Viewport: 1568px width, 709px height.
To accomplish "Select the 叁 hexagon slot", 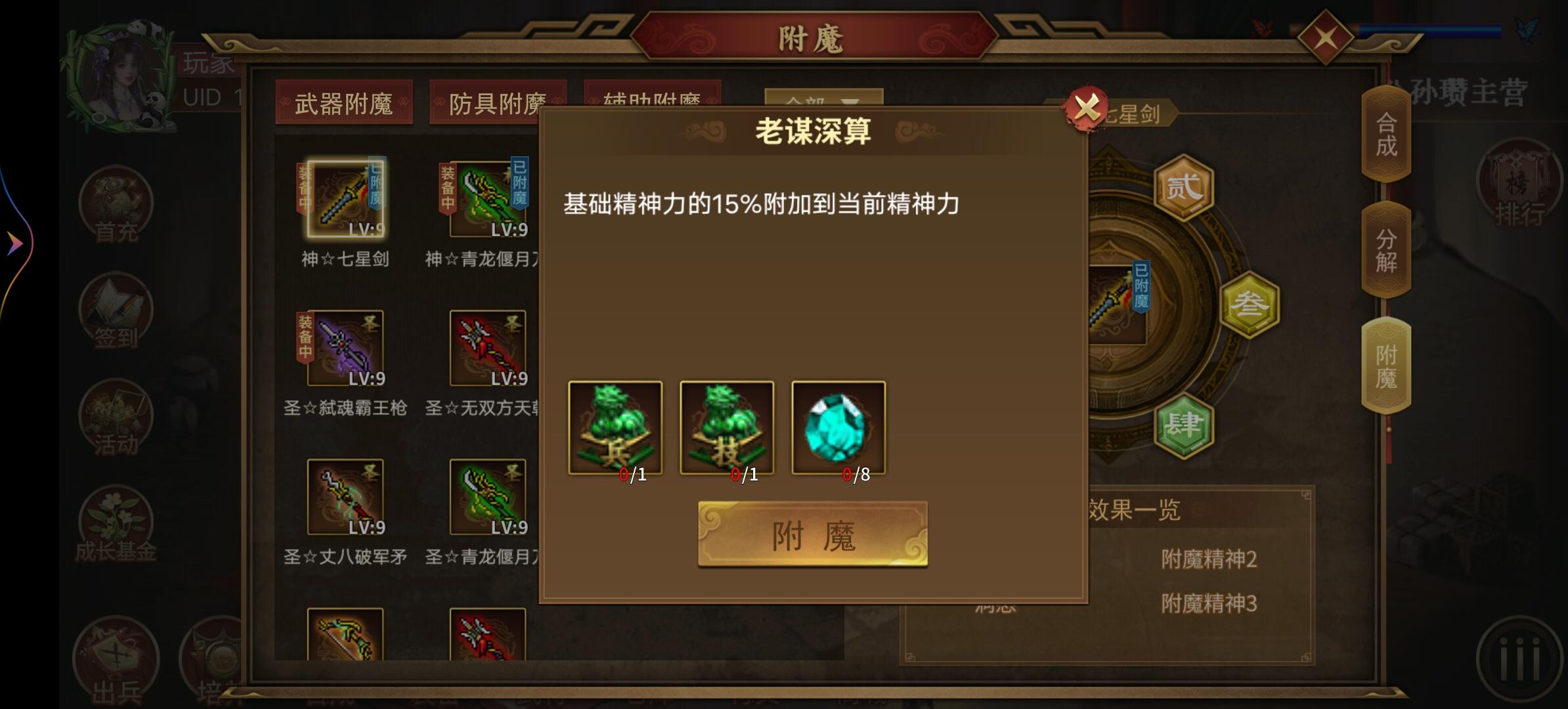I will click(1251, 302).
